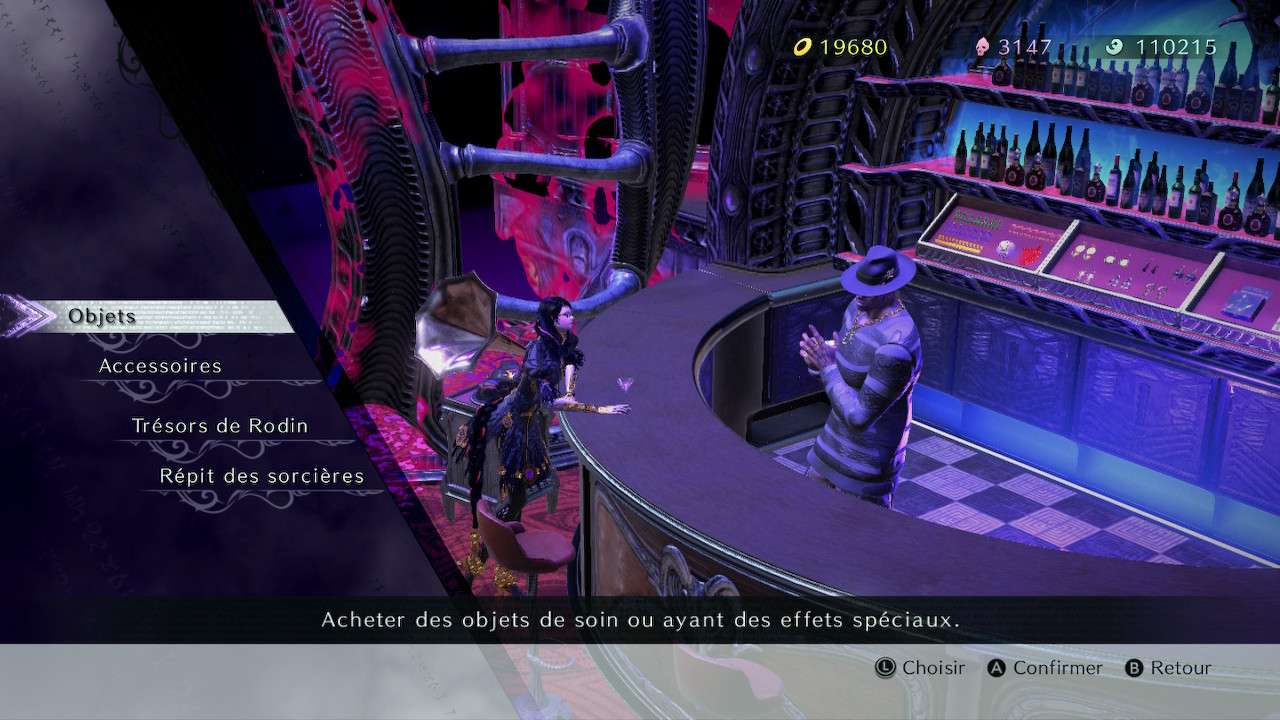Click Retour to leave the shop
This screenshot has height=720, width=1280.
1182,668
